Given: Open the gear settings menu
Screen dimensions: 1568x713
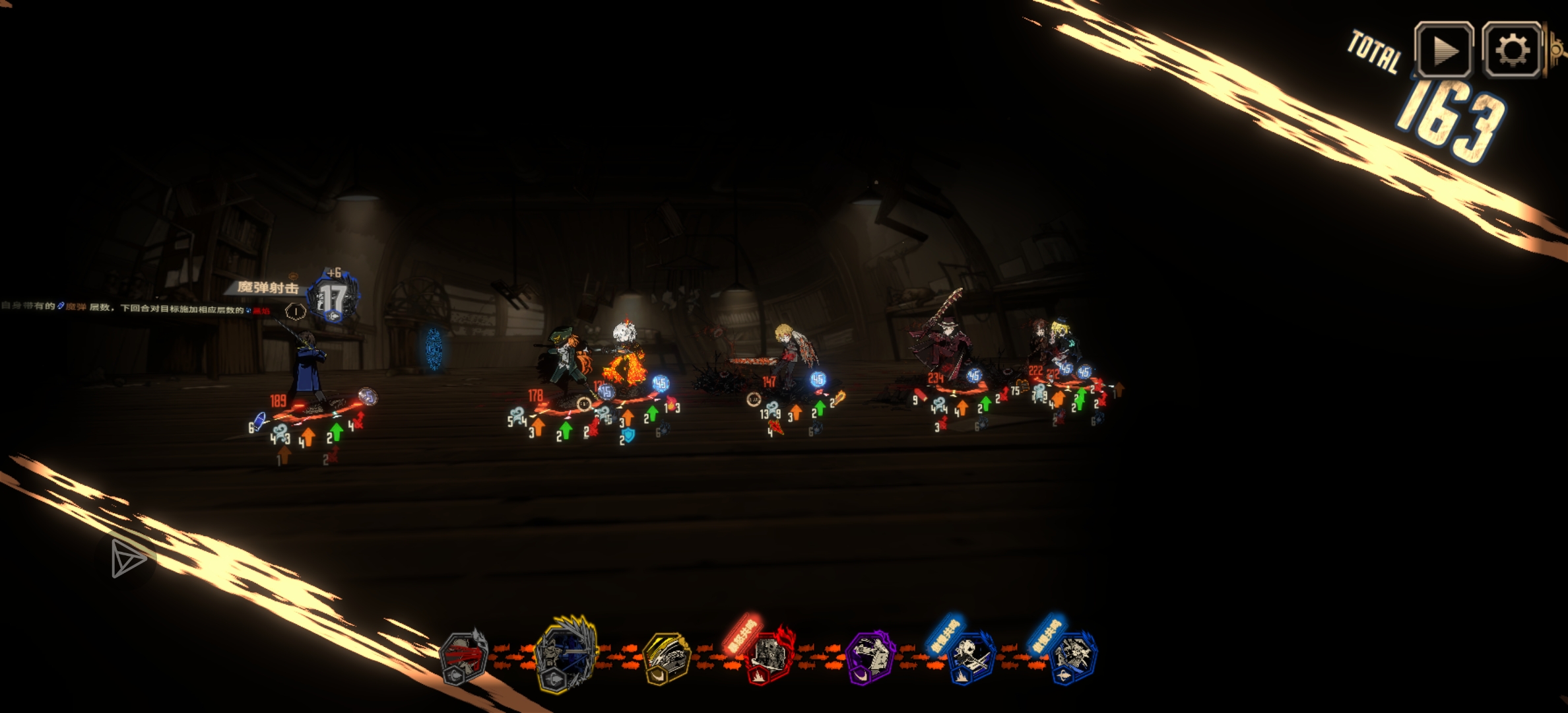Looking at the screenshot, I should pos(1512,50).
